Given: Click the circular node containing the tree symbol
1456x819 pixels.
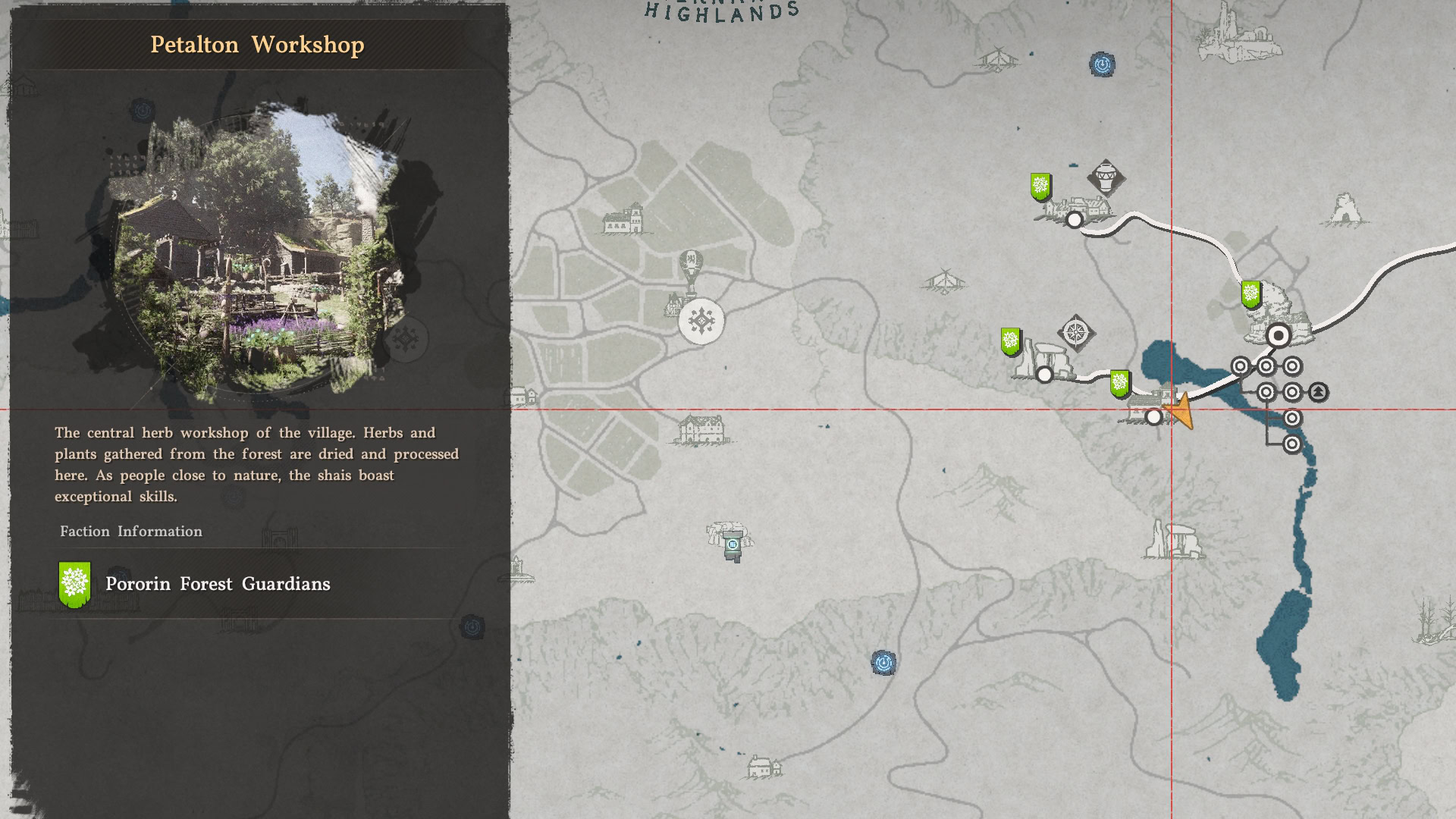Looking at the screenshot, I should 1316,392.
